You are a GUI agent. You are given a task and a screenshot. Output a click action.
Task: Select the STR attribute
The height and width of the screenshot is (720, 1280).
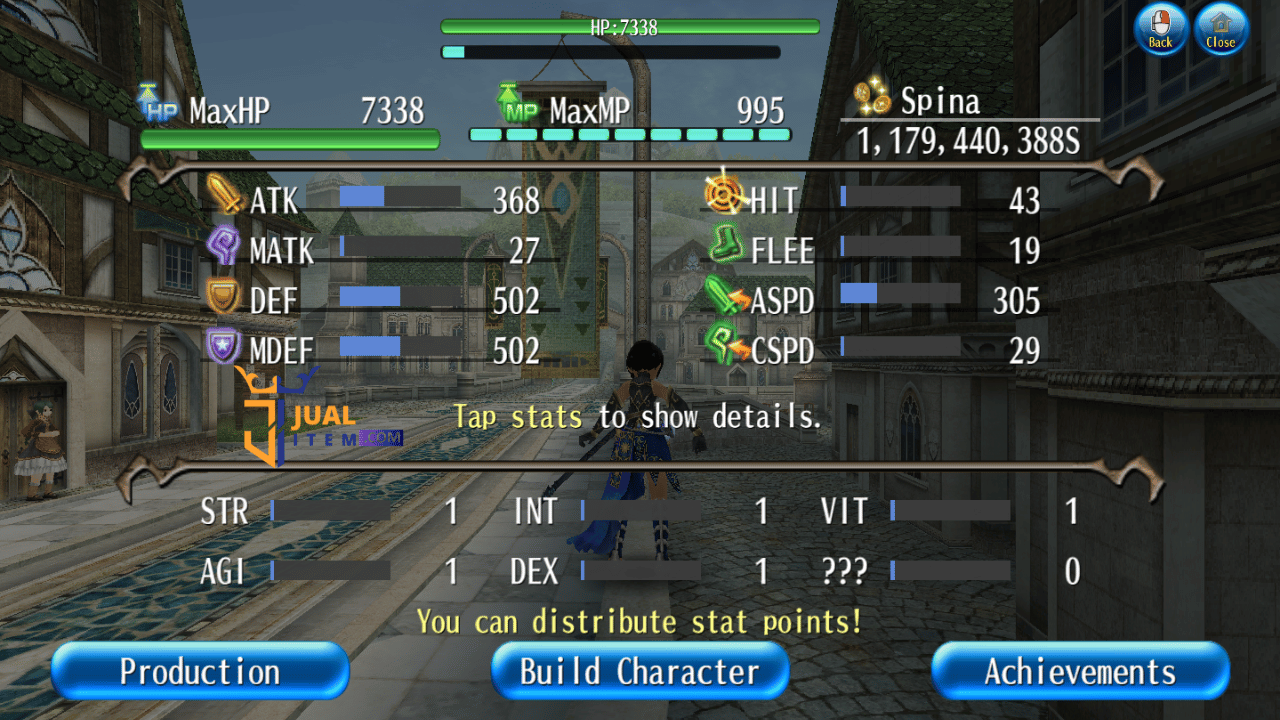click(x=330, y=512)
